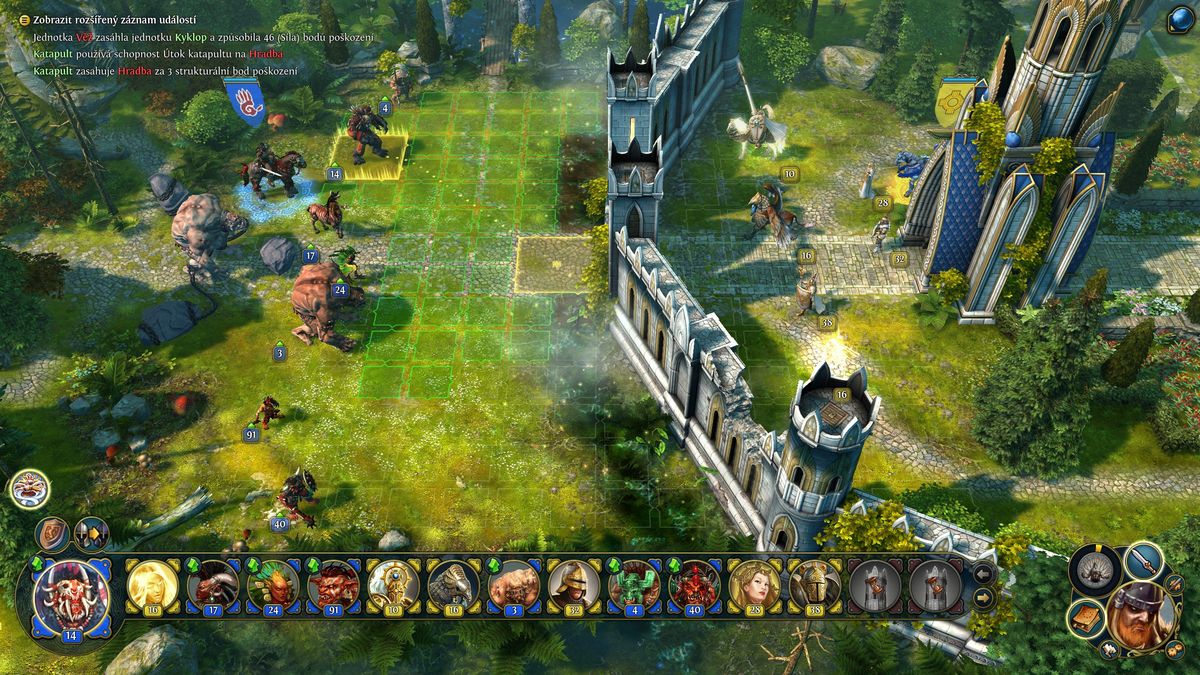The height and width of the screenshot is (675, 1200).
Task: Pick the turn-order portrait with stack 17
Action: pyautogui.click(x=213, y=584)
